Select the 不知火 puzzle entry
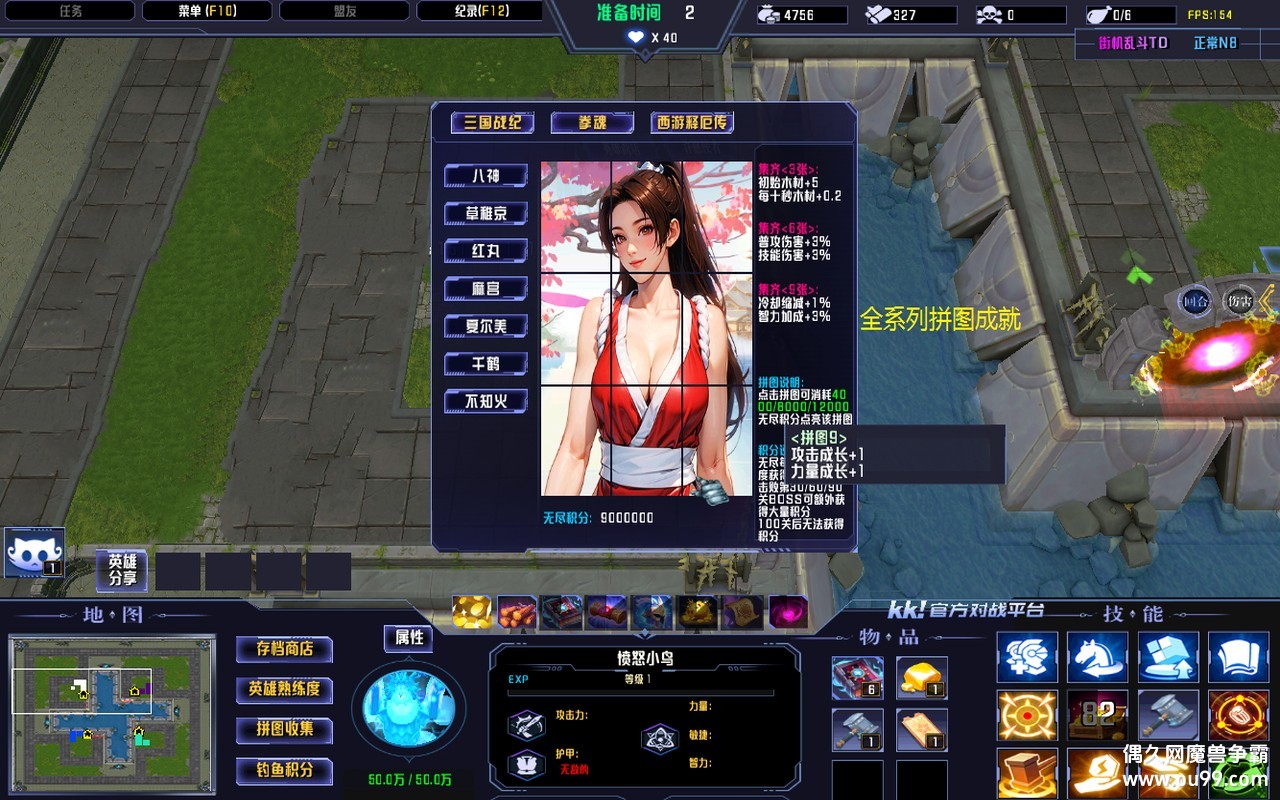 coord(486,402)
